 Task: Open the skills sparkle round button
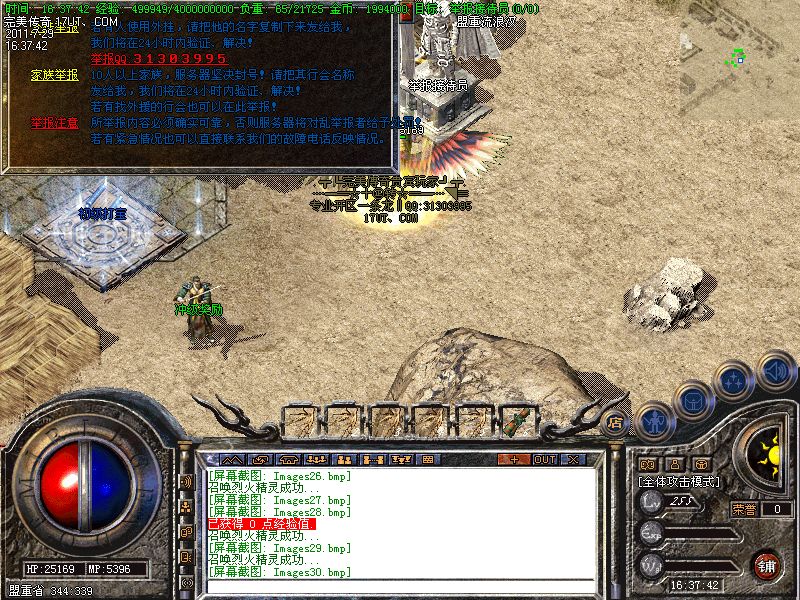coord(734,382)
